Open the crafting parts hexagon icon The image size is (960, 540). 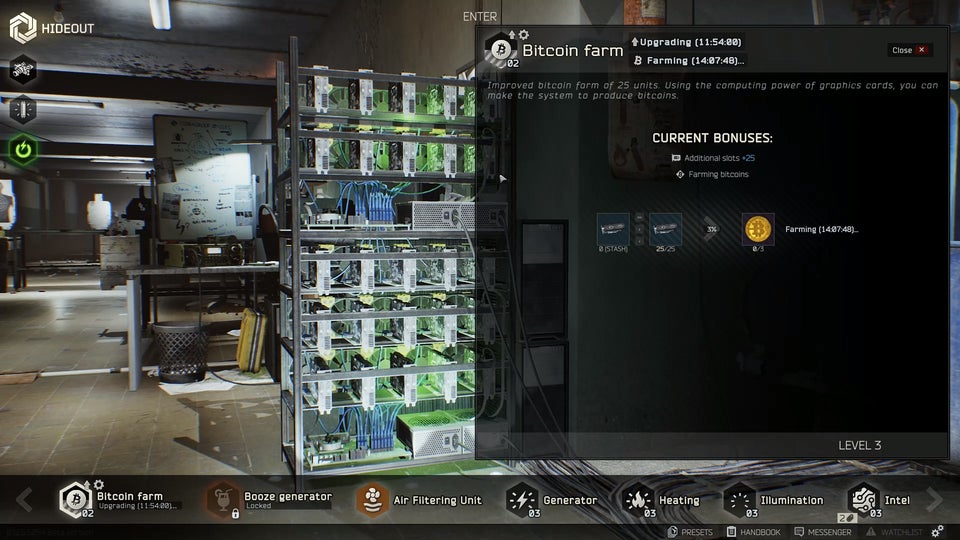click(x=23, y=69)
